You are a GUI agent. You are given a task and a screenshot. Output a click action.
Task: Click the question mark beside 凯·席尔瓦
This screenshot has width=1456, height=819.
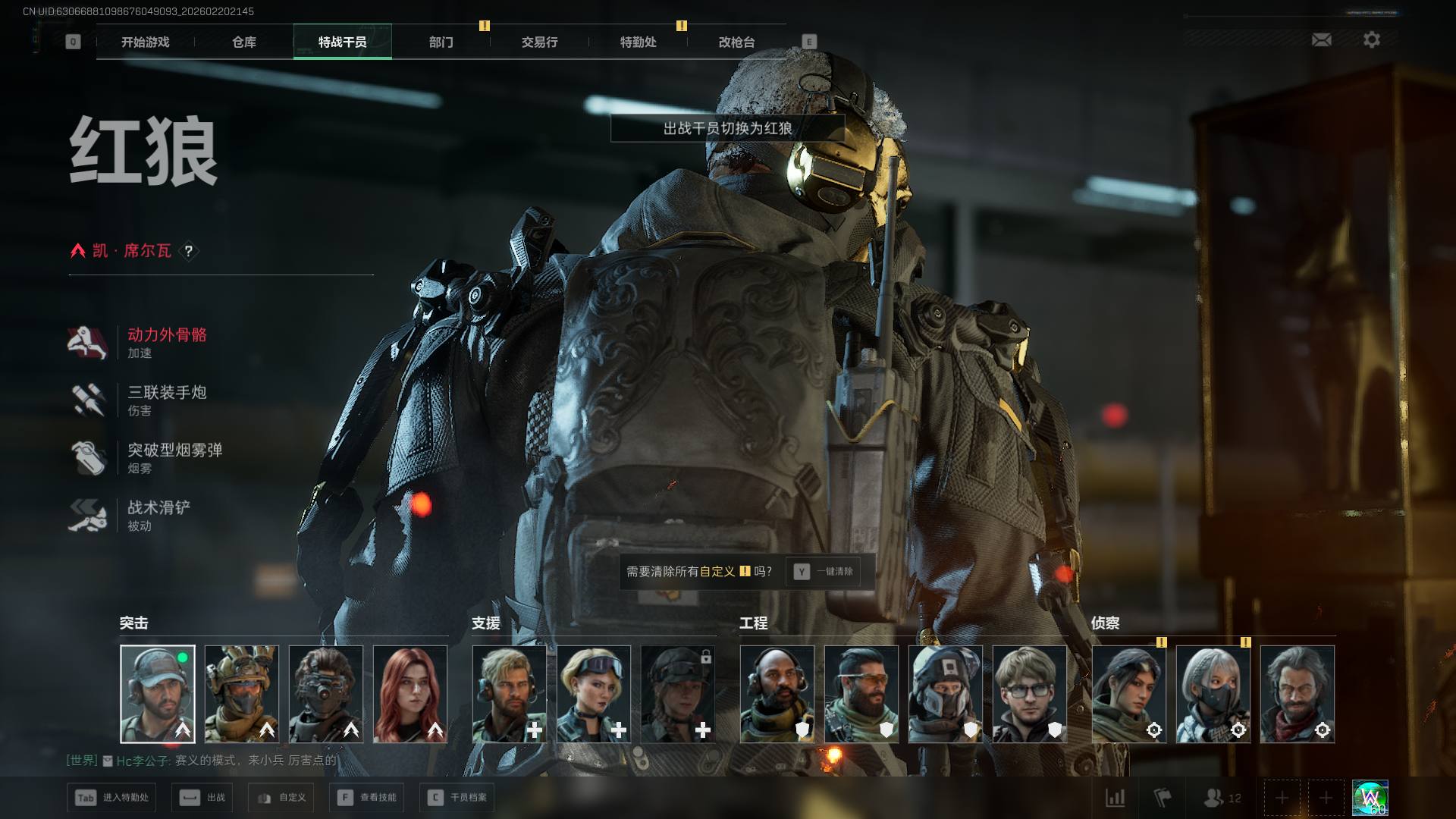coord(189,251)
